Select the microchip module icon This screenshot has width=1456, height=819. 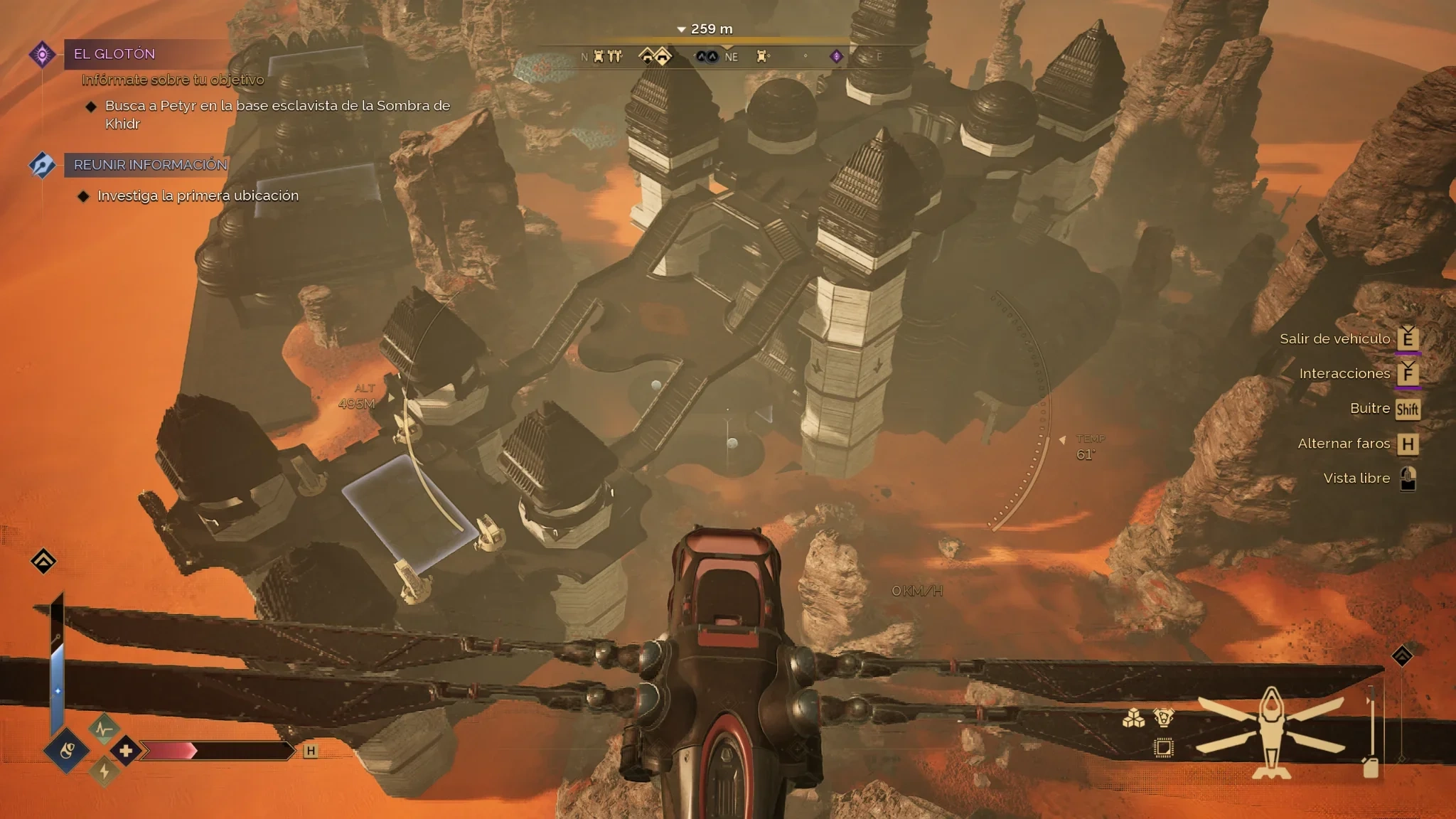[1164, 748]
